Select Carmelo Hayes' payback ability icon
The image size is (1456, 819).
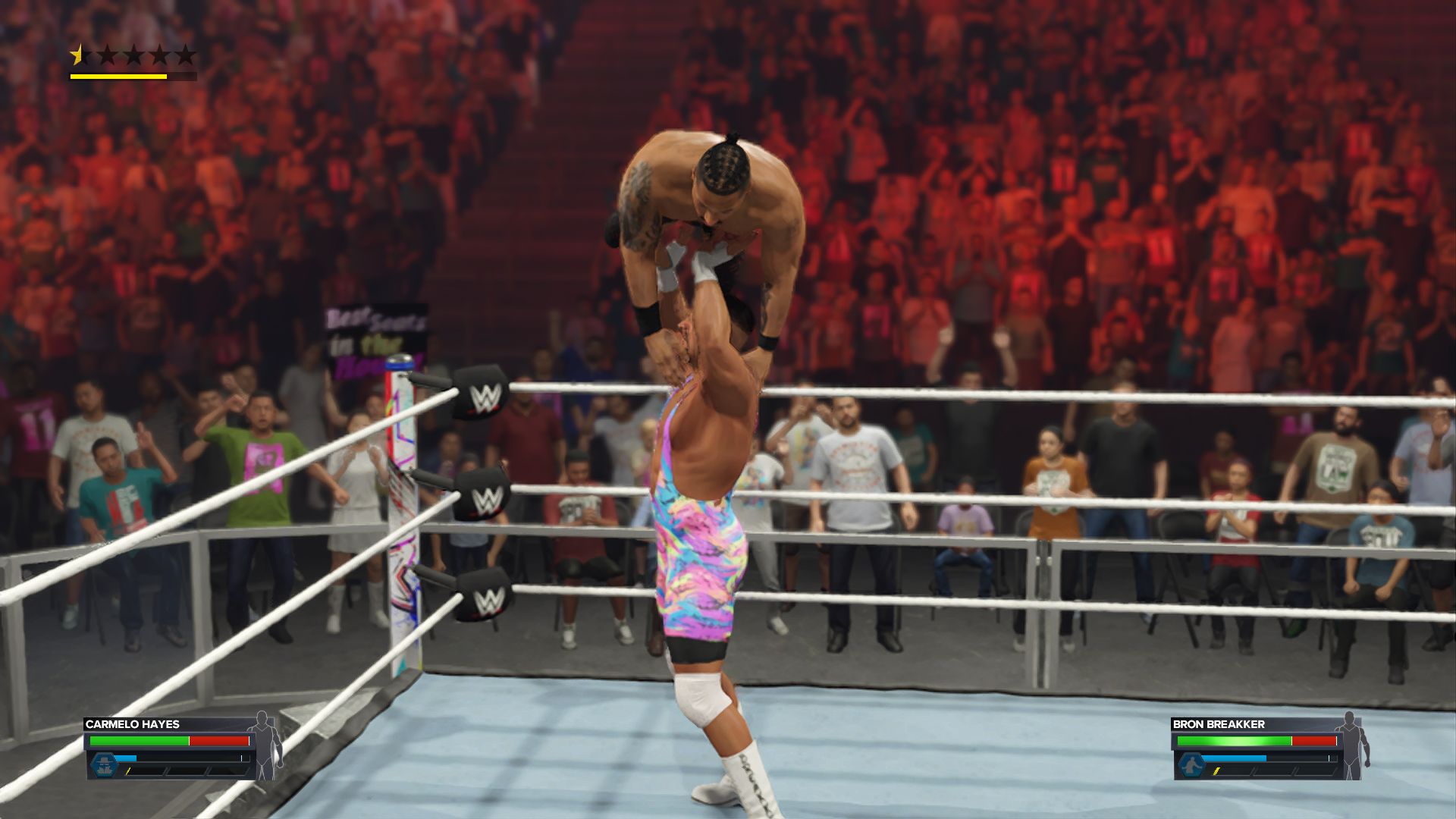pos(104,764)
